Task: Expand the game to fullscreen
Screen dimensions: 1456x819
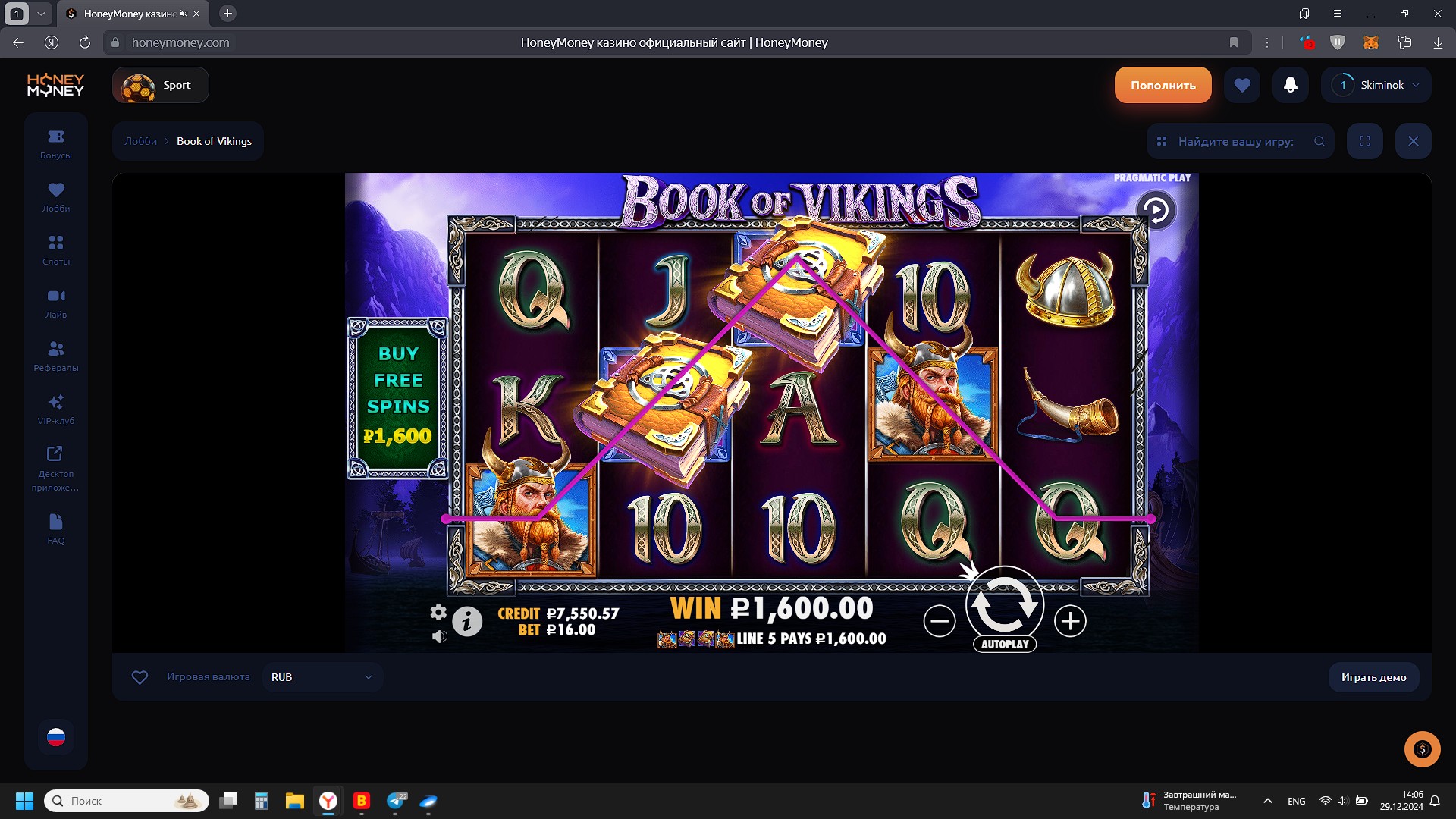Action: (1365, 141)
